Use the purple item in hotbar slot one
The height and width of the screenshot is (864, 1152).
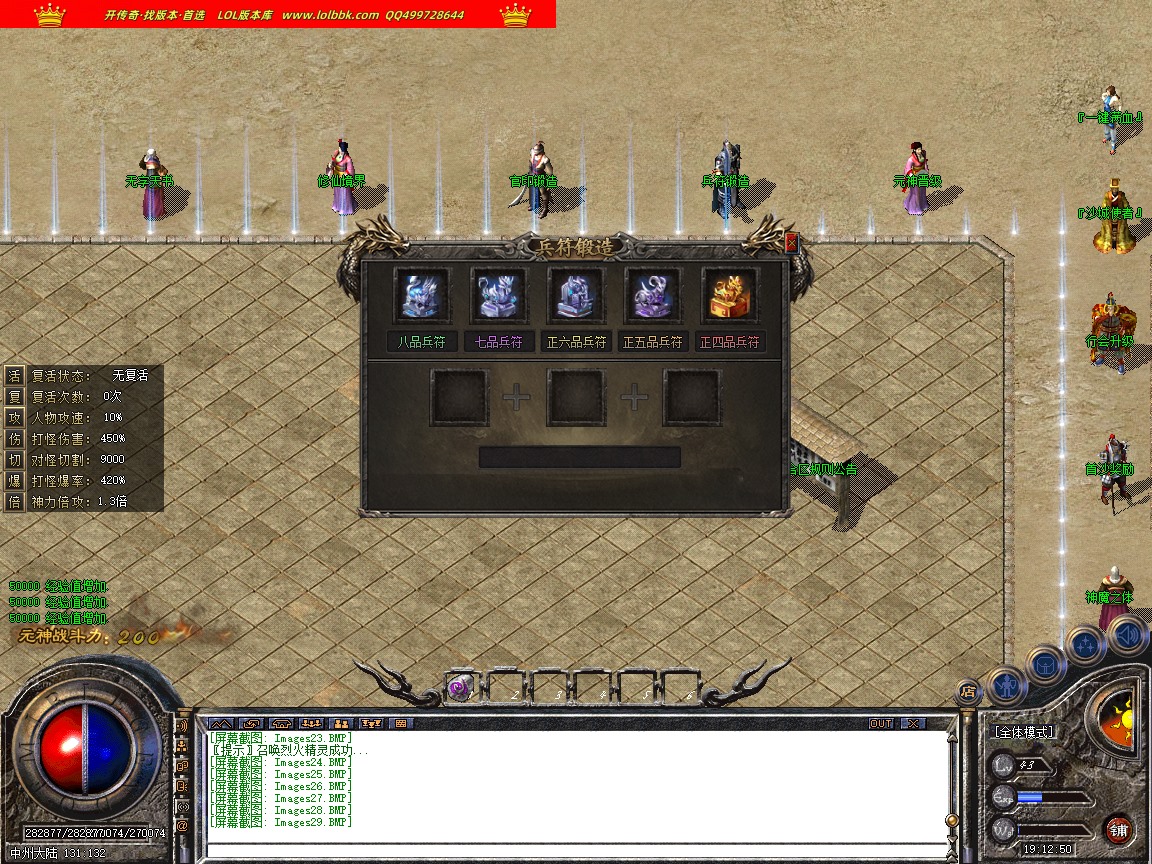[x=460, y=687]
